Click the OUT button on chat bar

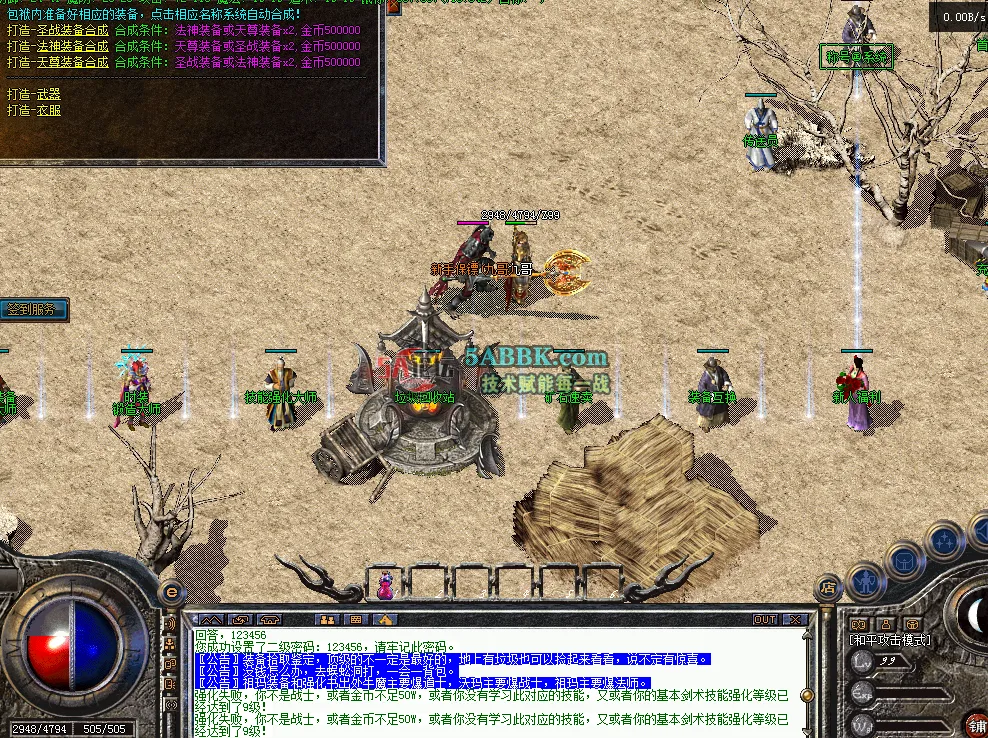(765, 620)
